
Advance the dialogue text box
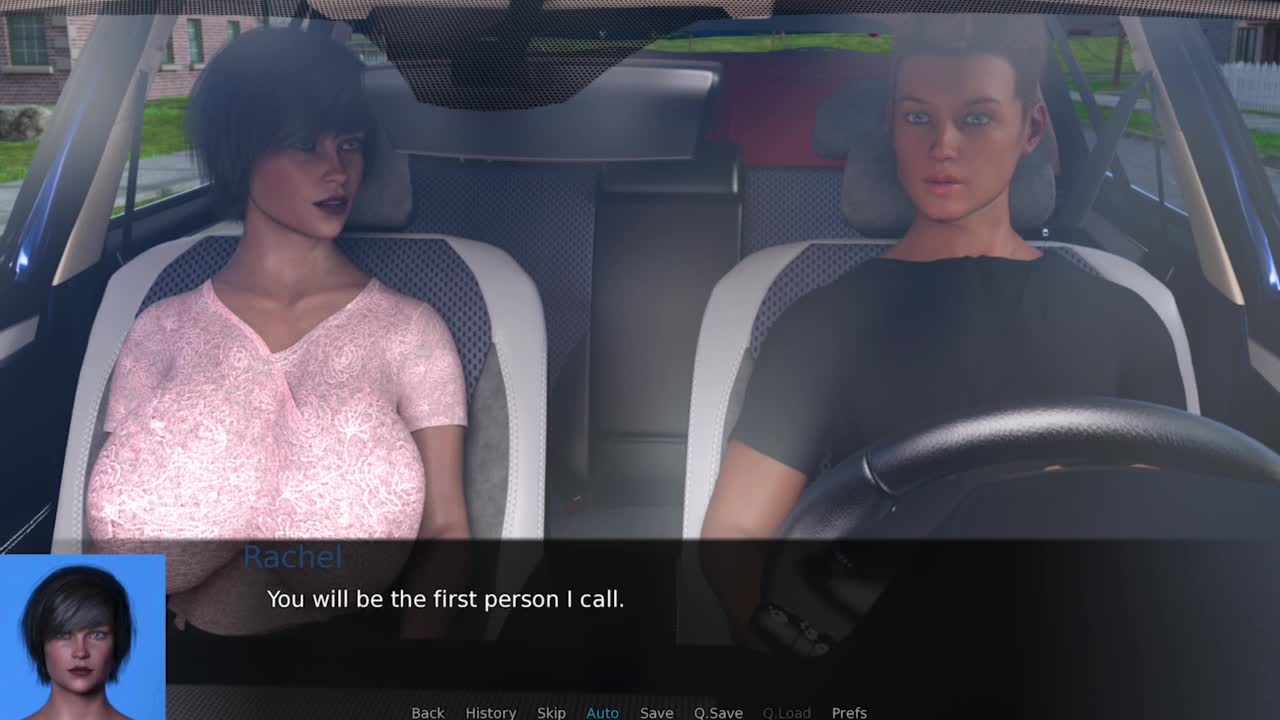(700, 610)
